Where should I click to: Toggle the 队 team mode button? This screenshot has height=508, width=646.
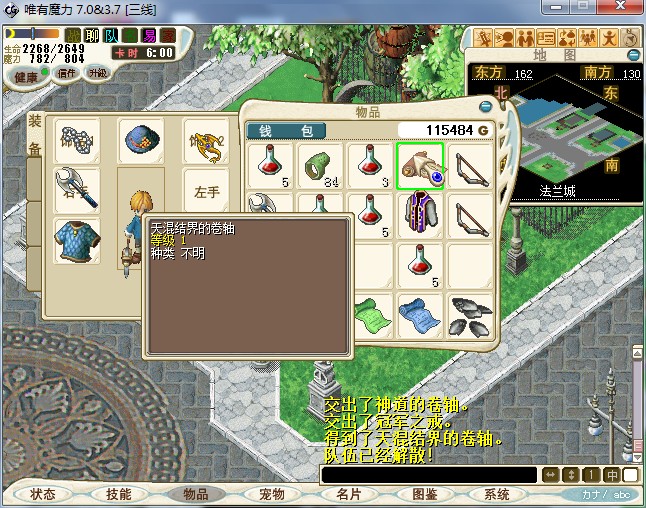111,37
